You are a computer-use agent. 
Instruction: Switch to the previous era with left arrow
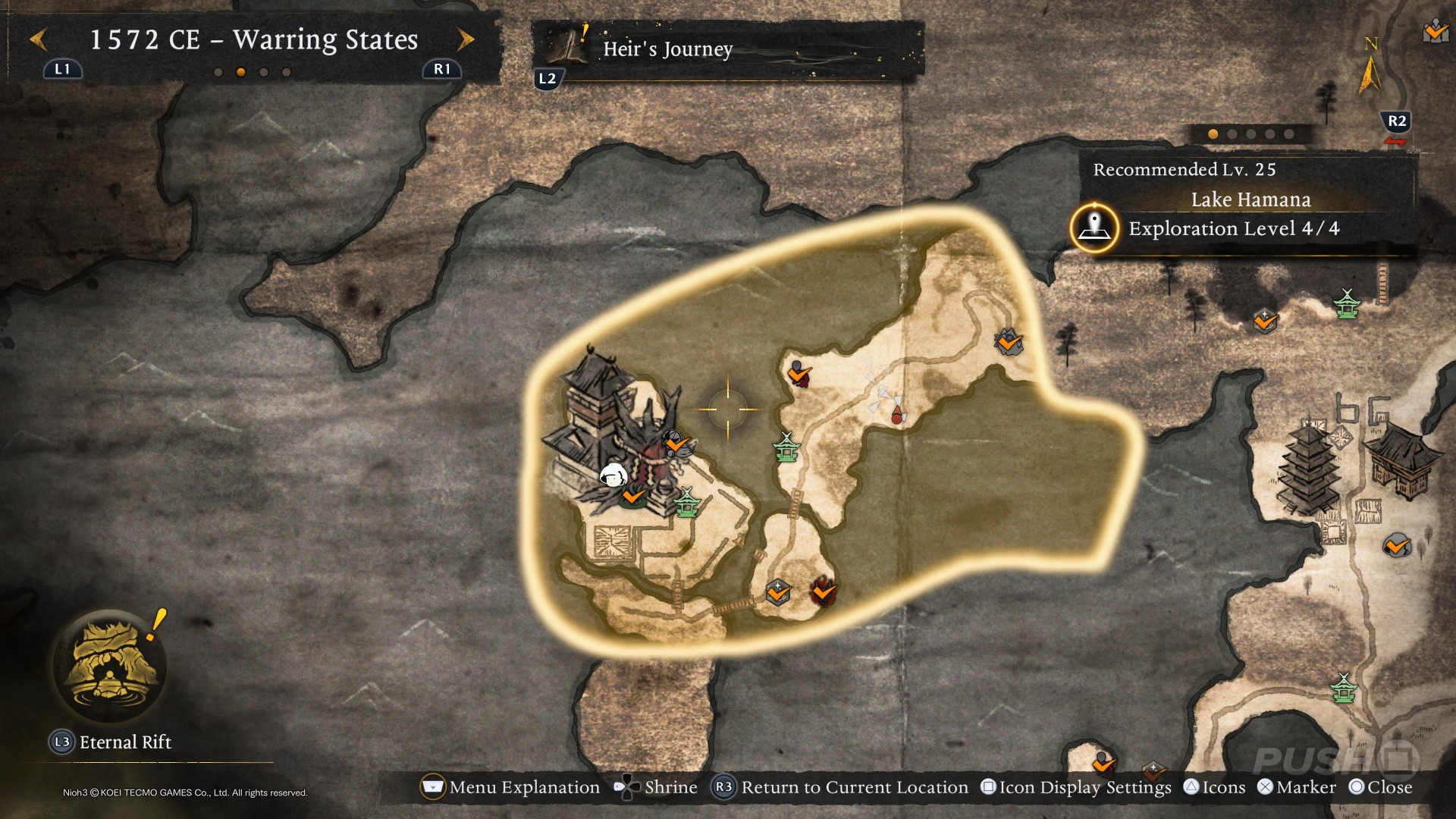tap(39, 39)
